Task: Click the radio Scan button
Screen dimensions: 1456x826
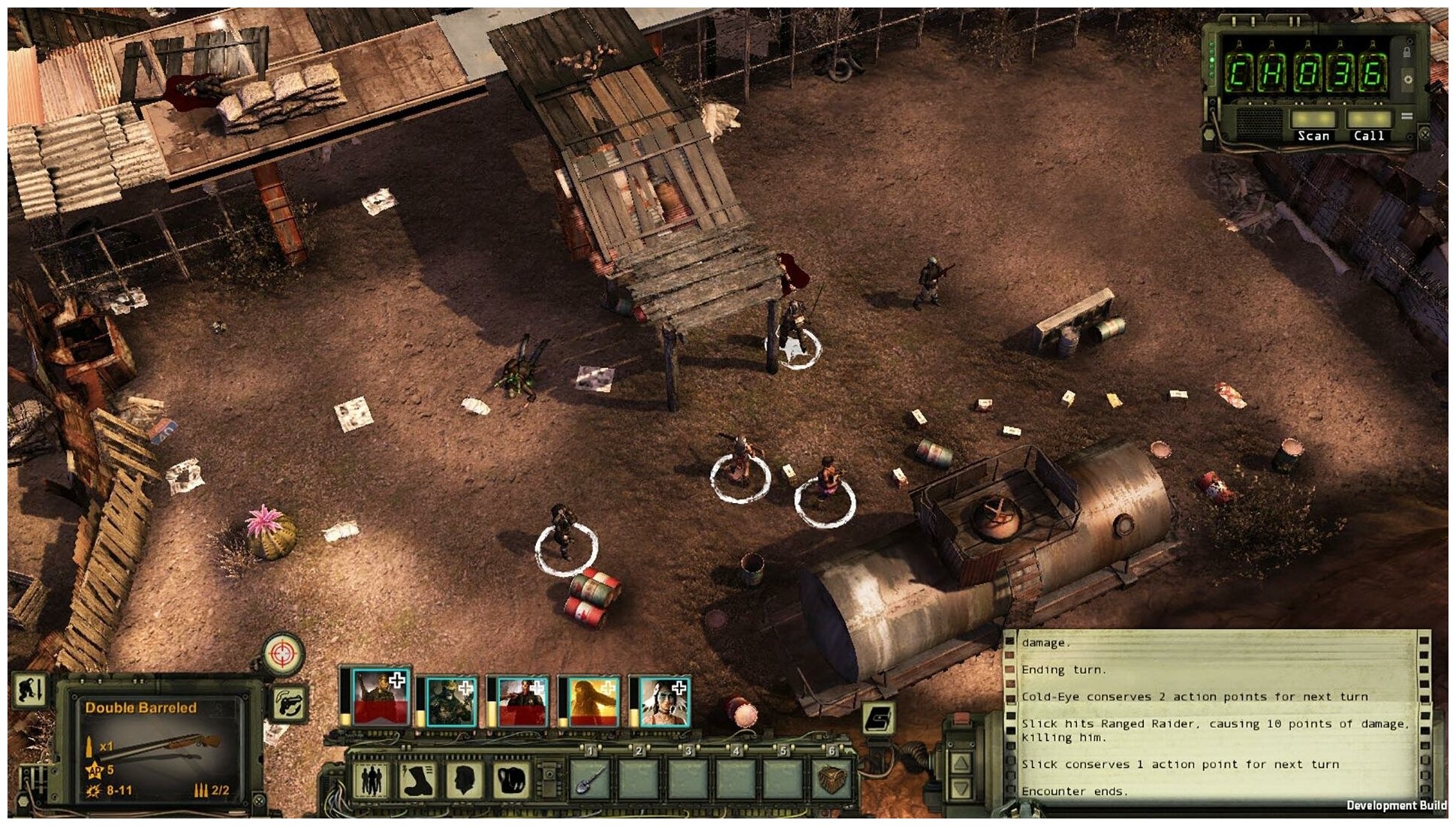Action: pos(1313,120)
